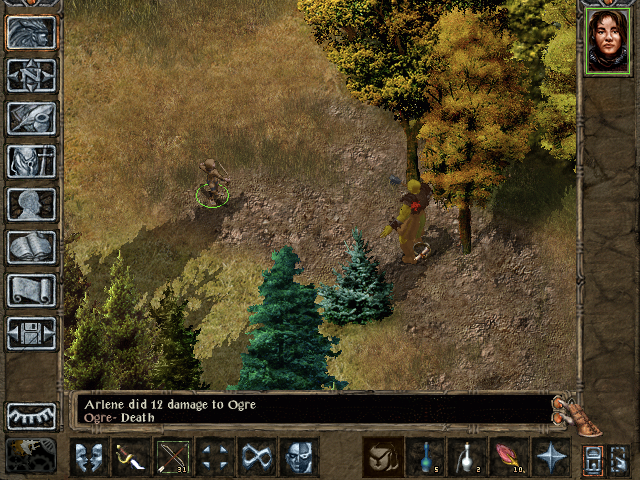Equip the curved sword weapon slot
This screenshot has width=640, height=480.
point(131,457)
